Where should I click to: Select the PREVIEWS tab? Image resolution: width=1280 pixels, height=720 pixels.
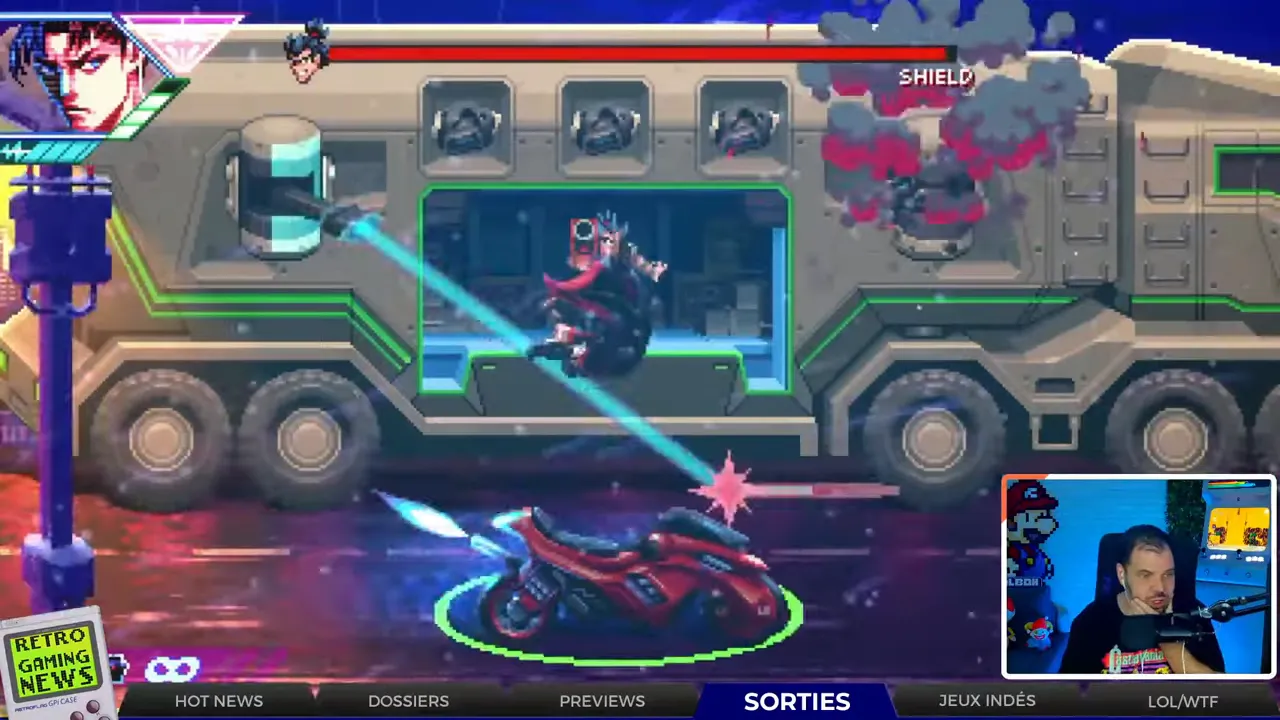pyautogui.click(x=602, y=701)
